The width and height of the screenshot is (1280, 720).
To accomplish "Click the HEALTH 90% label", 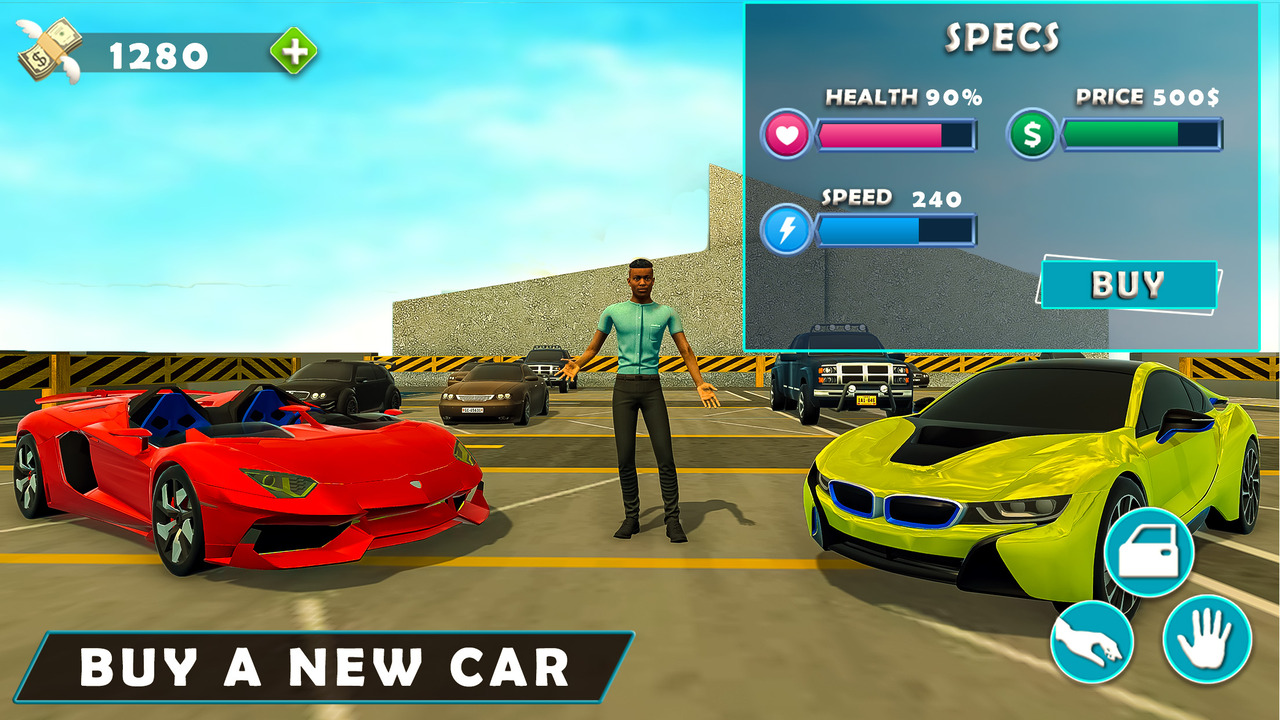I will click(902, 96).
